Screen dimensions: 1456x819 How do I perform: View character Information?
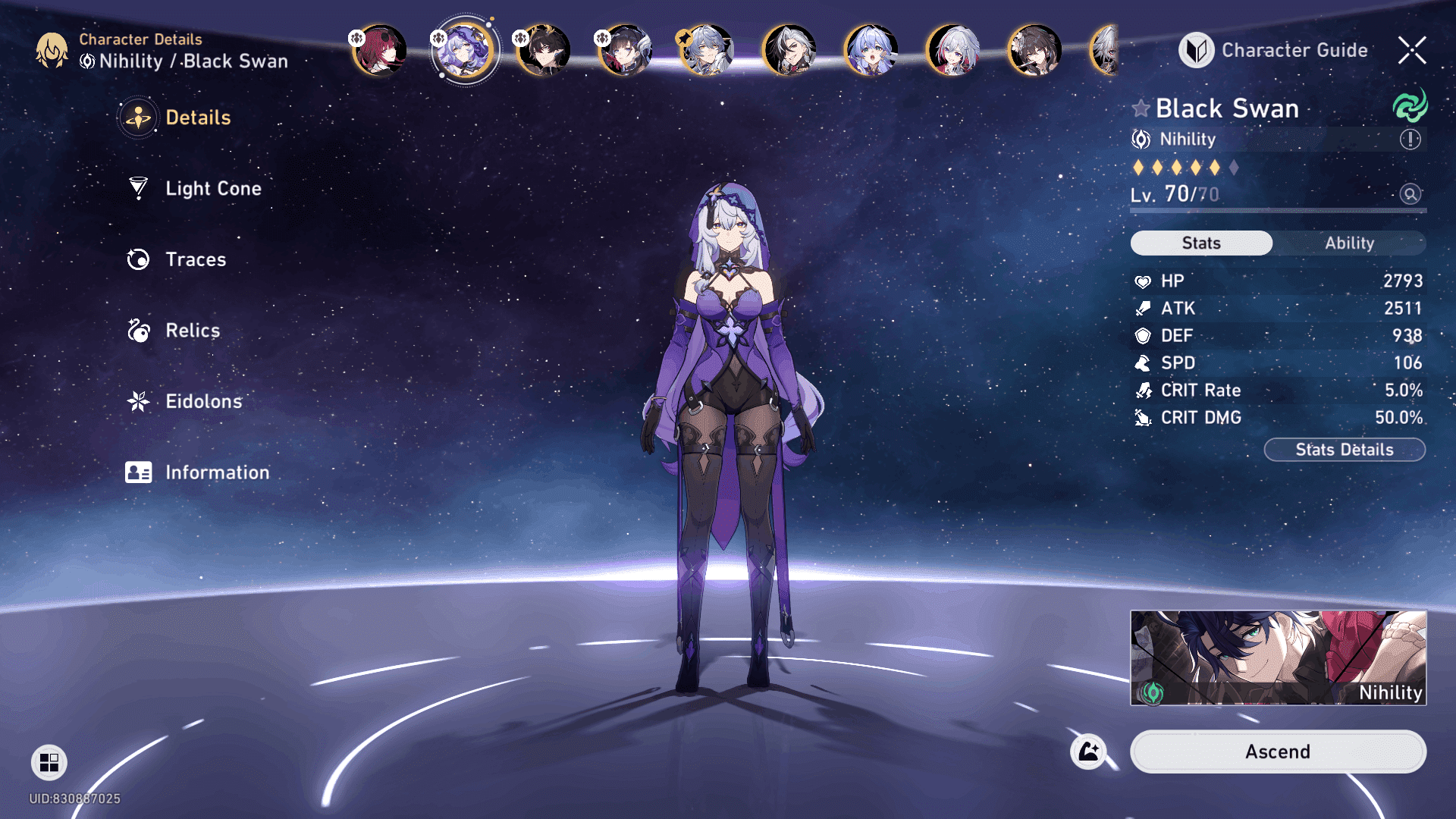pos(217,472)
